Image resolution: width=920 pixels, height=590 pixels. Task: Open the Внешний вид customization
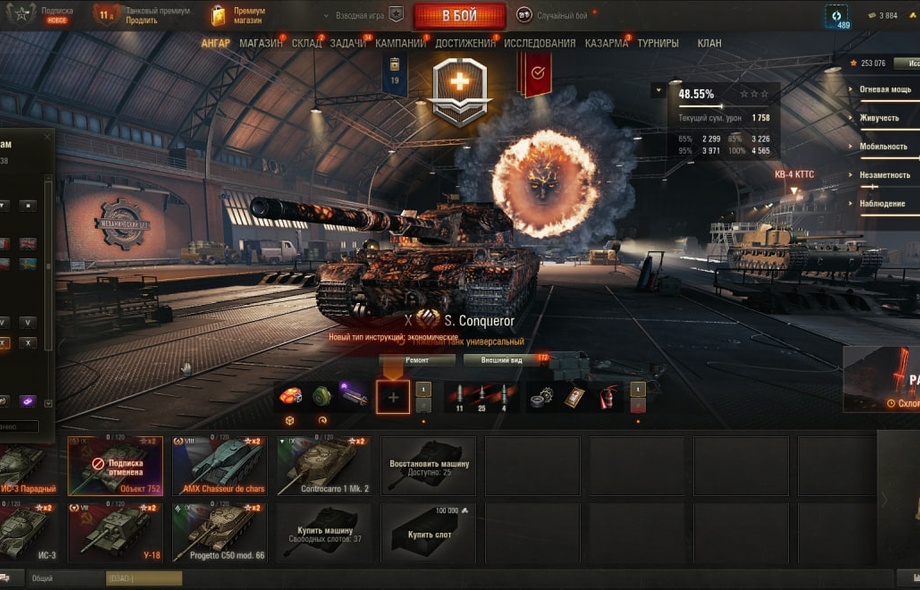pos(501,360)
